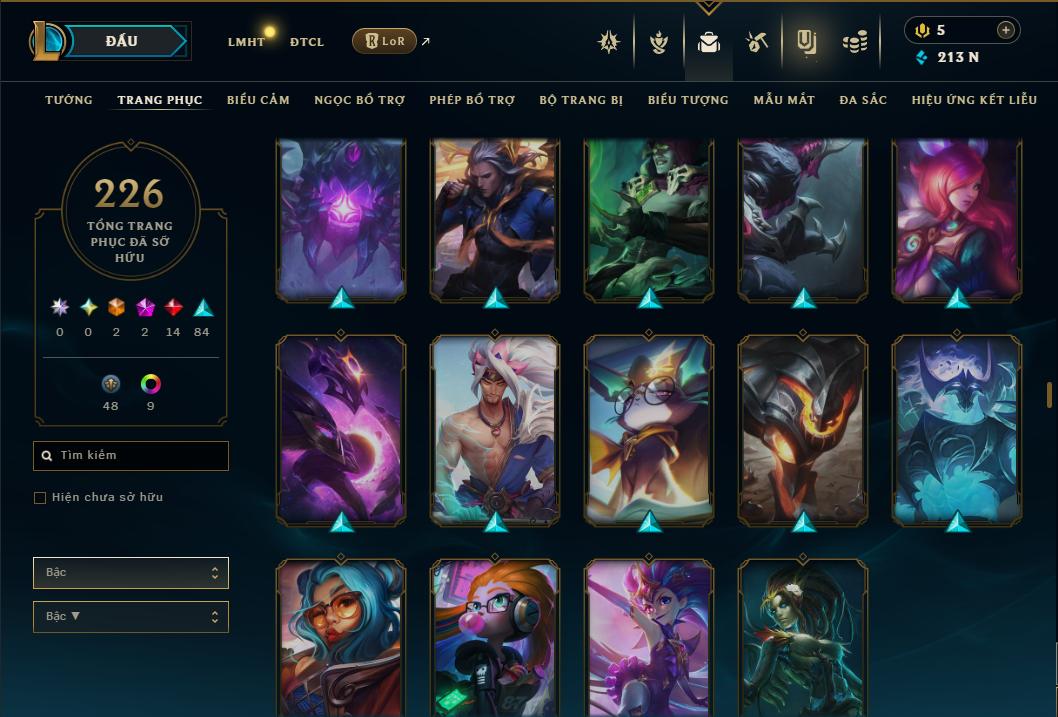This screenshot has width=1058, height=717.
Task: Select the ĐA SẮC tab
Action: coord(863,100)
